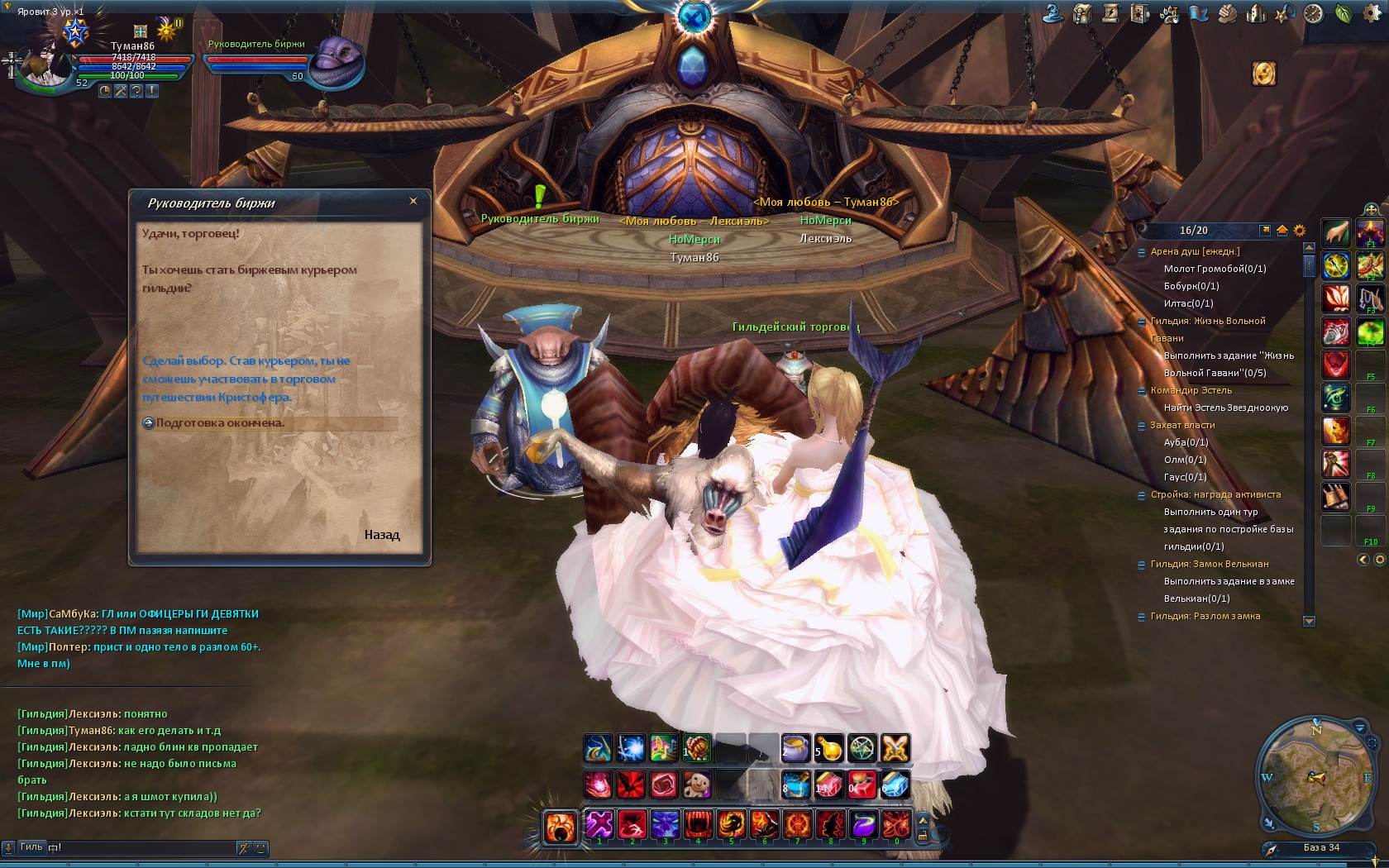Choose the "Подготовка окончена" dialogue option
The image size is (1389, 868).
click(220, 423)
